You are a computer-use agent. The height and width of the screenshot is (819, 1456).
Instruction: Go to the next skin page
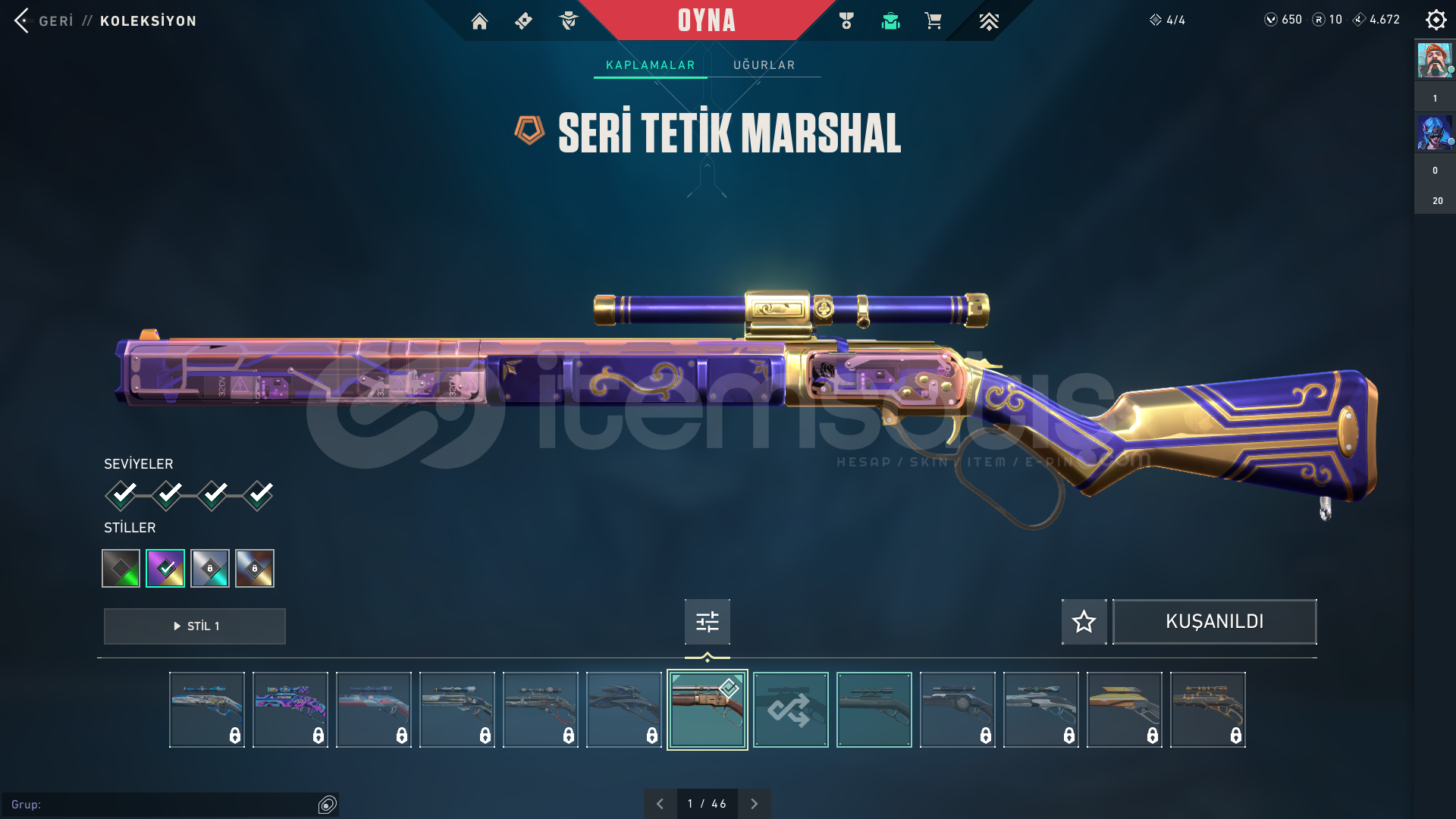[754, 804]
